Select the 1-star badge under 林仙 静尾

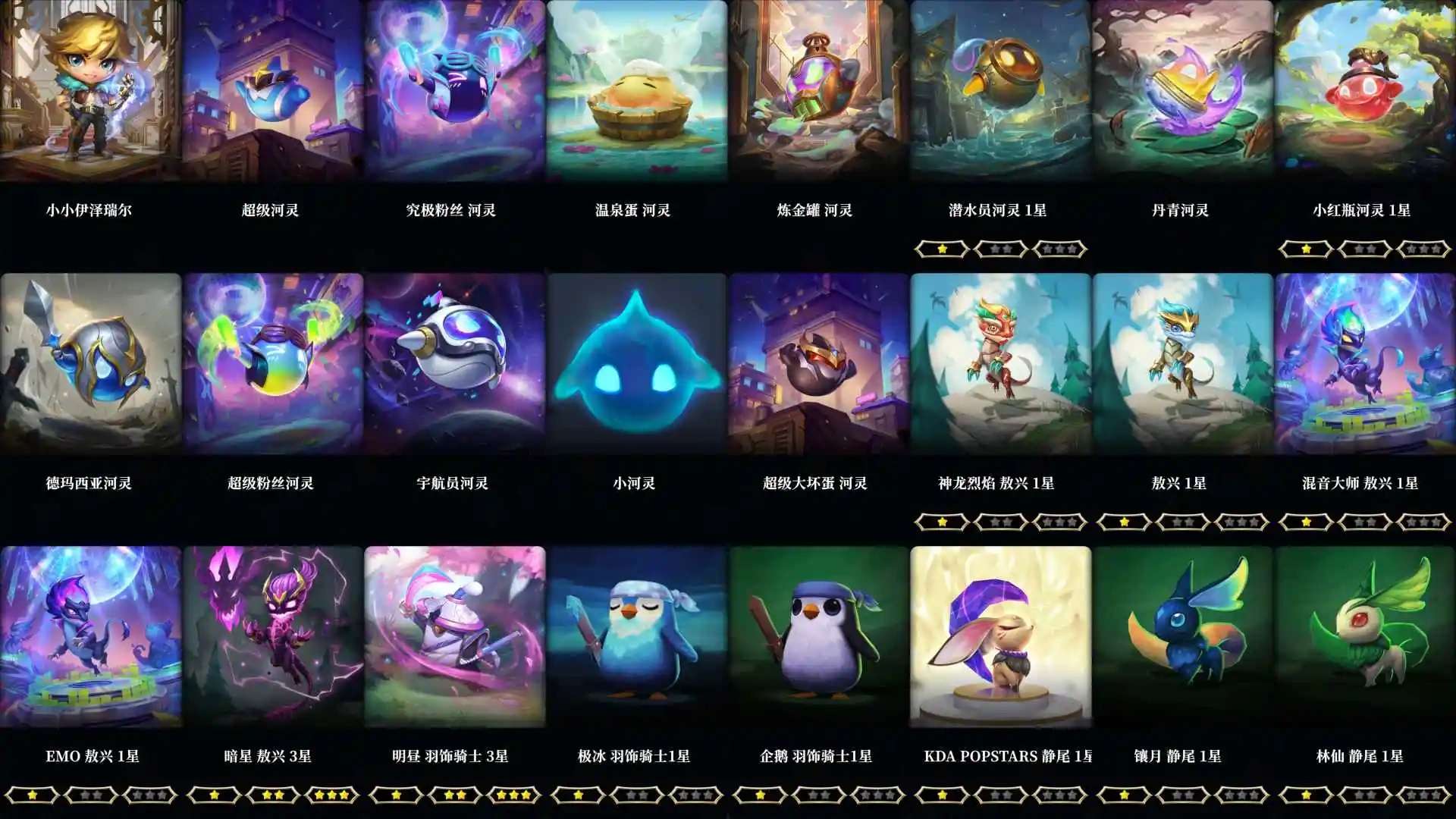pos(1307,795)
